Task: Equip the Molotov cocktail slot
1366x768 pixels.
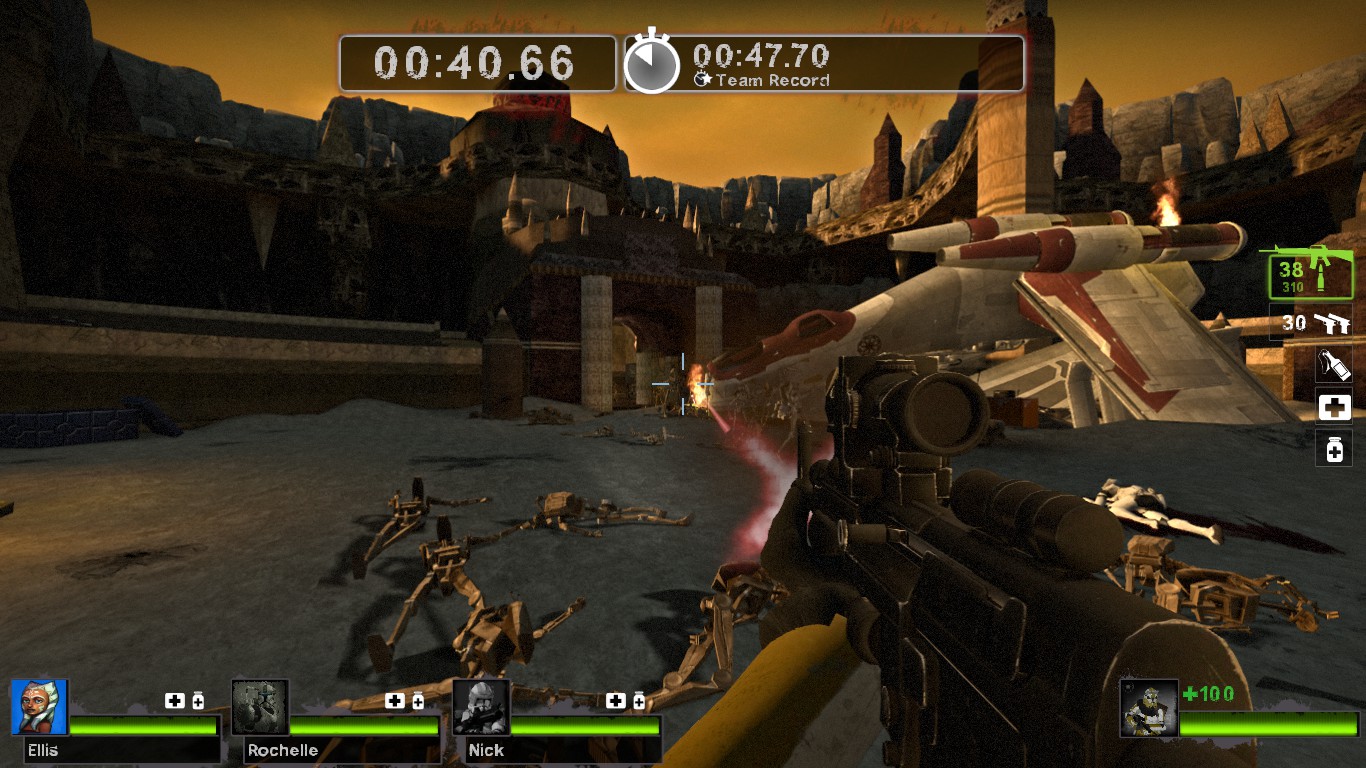Action: (1334, 364)
